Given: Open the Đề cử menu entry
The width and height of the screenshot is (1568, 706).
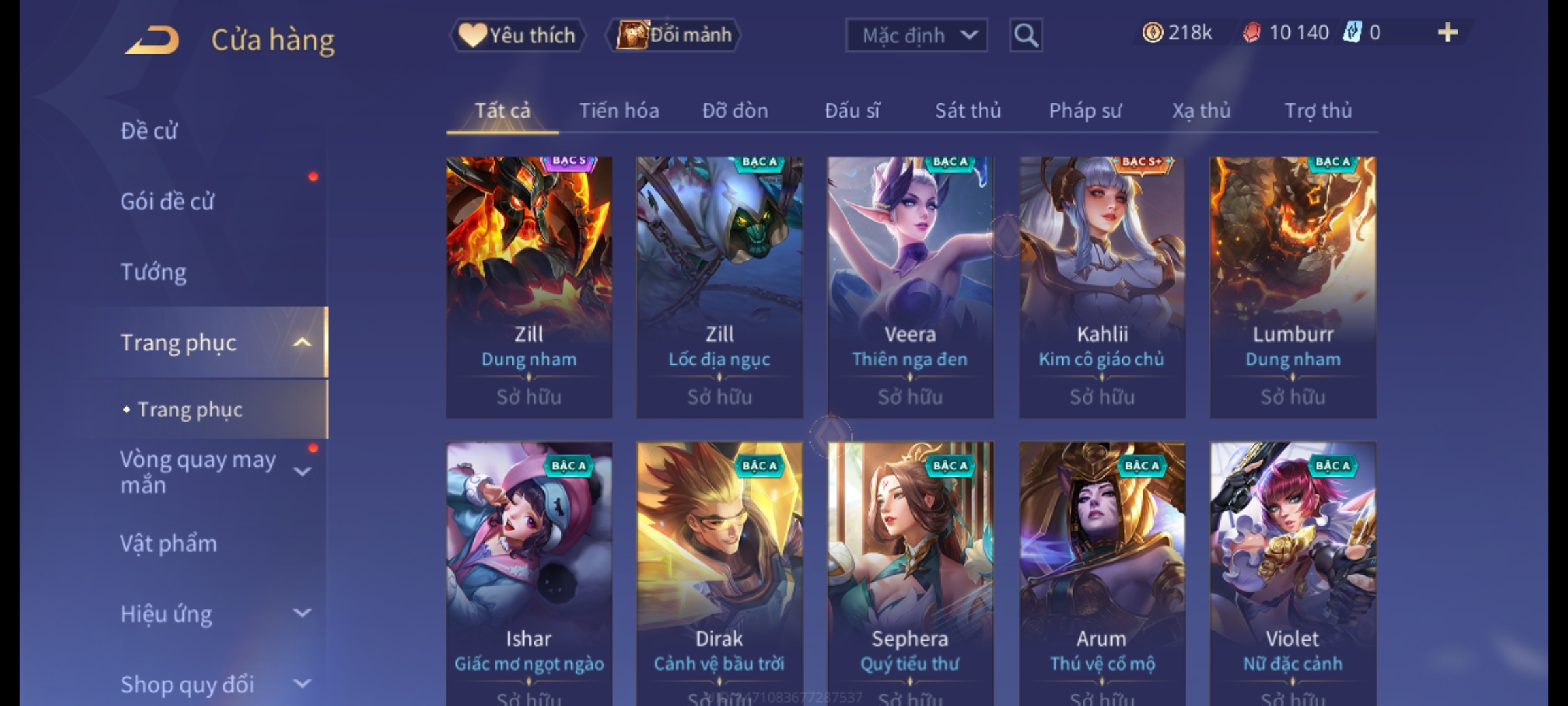Looking at the screenshot, I should pos(149,131).
